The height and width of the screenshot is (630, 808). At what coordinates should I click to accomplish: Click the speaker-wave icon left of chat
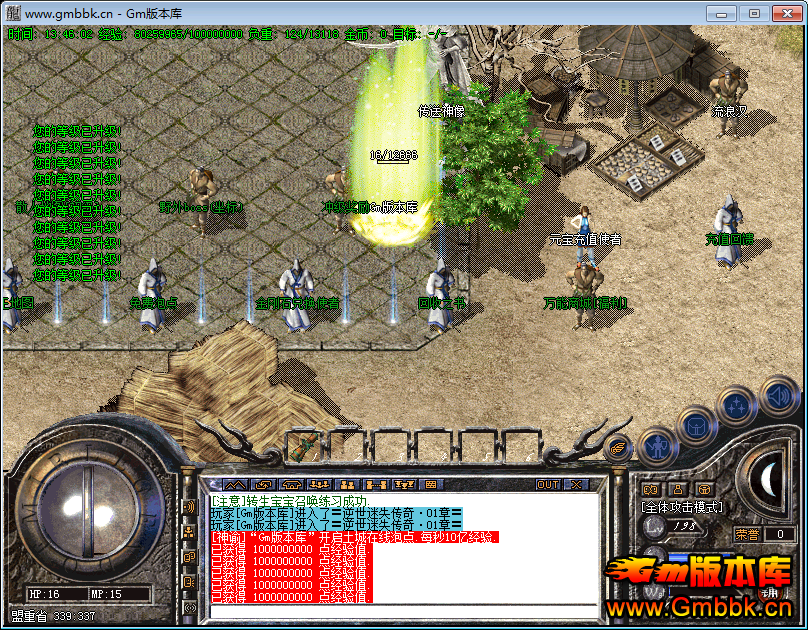click(188, 506)
